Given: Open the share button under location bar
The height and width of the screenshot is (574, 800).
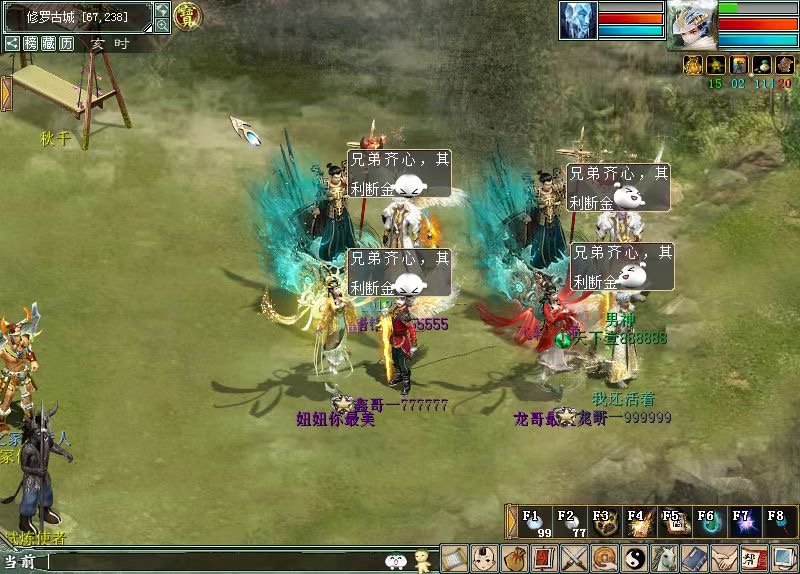Looking at the screenshot, I should [12, 43].
